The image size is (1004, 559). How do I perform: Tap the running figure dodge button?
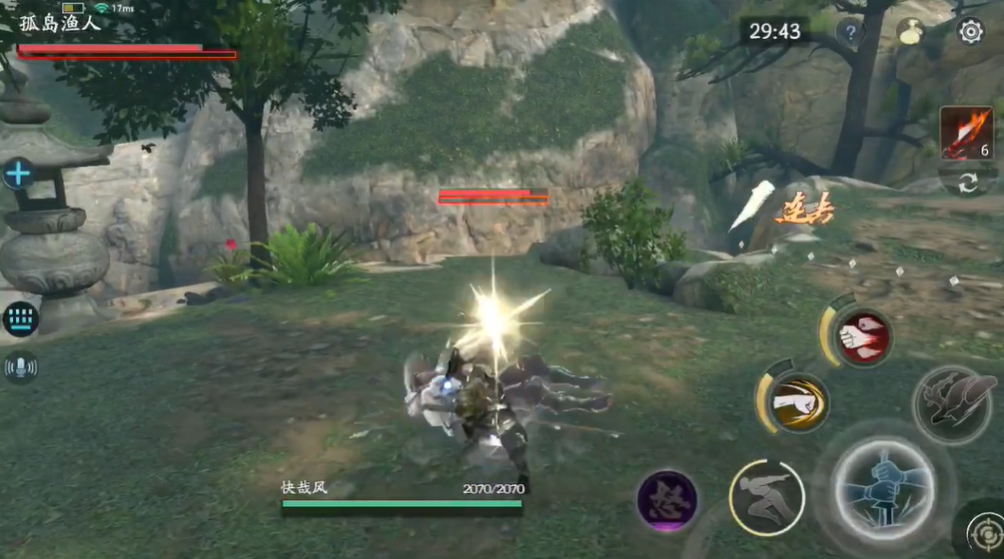767,497
